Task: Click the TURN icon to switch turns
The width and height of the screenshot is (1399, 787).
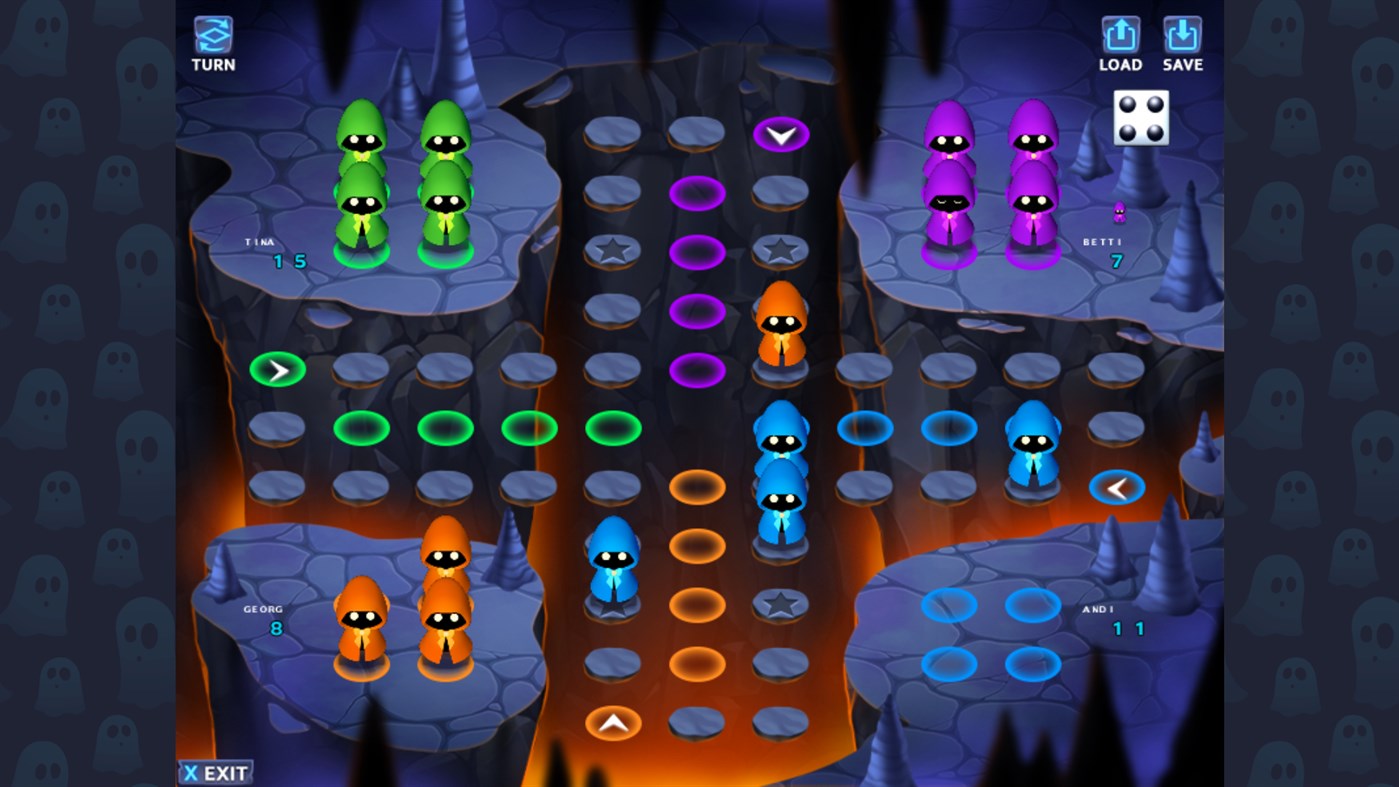Action: [x=212, y=35]
